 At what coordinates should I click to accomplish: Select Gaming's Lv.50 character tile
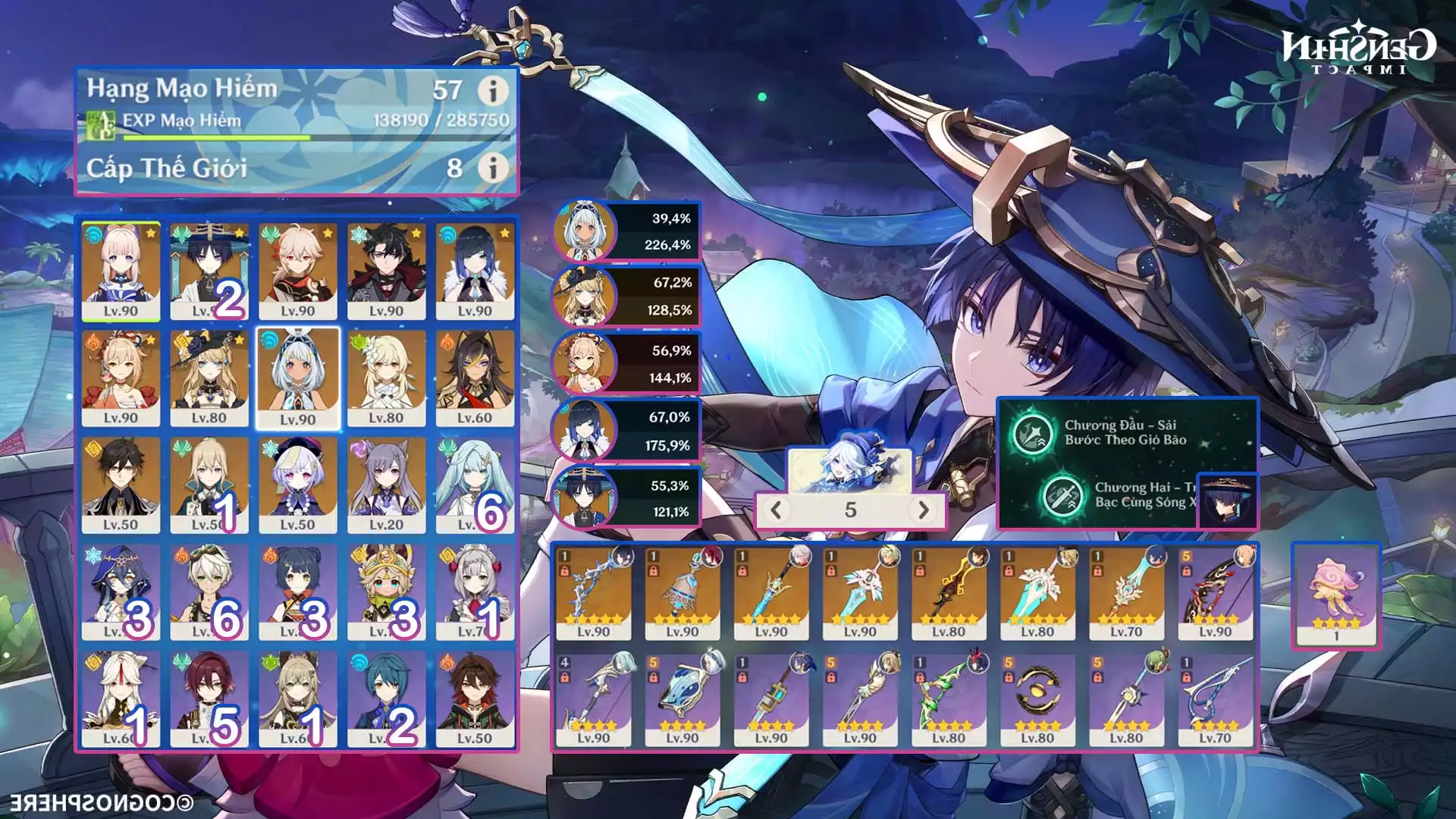pos(475,698)
